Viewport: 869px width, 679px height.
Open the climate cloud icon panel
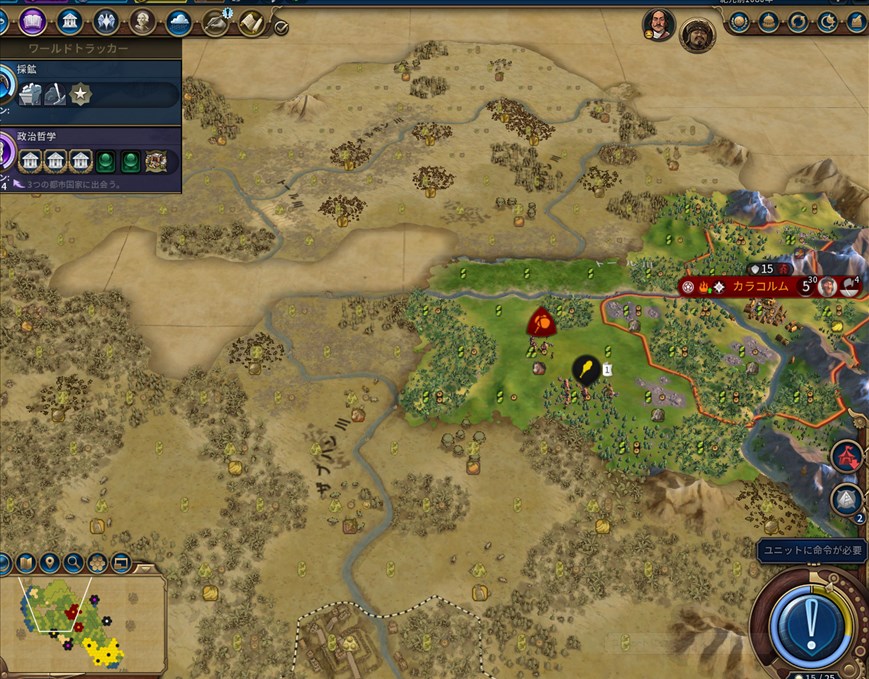point(180,21)
